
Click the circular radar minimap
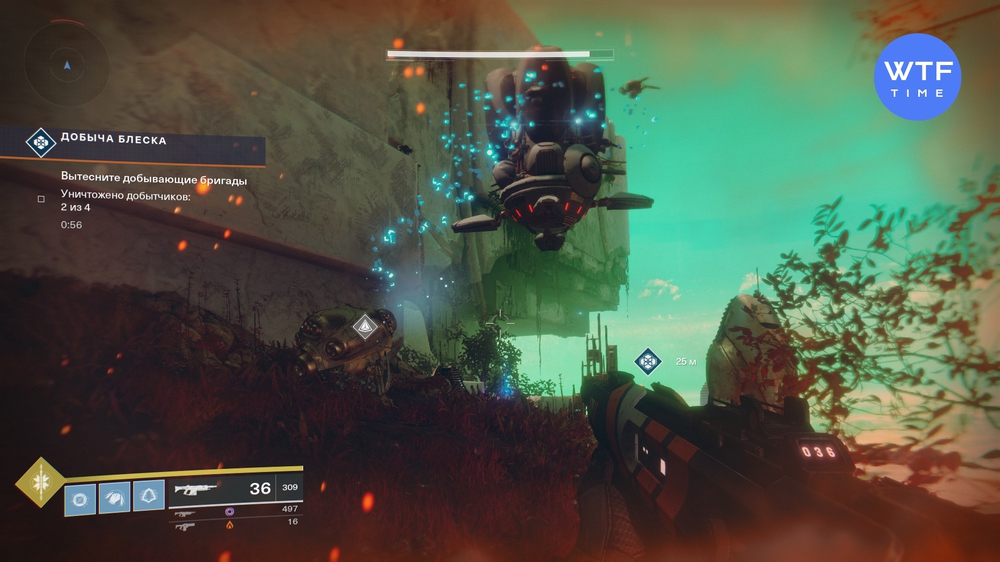pos(66,65)
